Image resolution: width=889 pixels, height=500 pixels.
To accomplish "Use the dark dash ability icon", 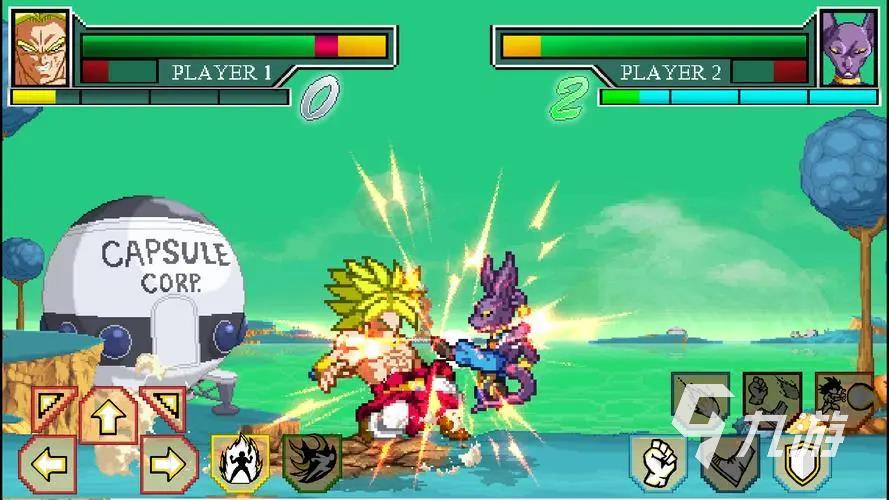I will (x=312, y=463).
